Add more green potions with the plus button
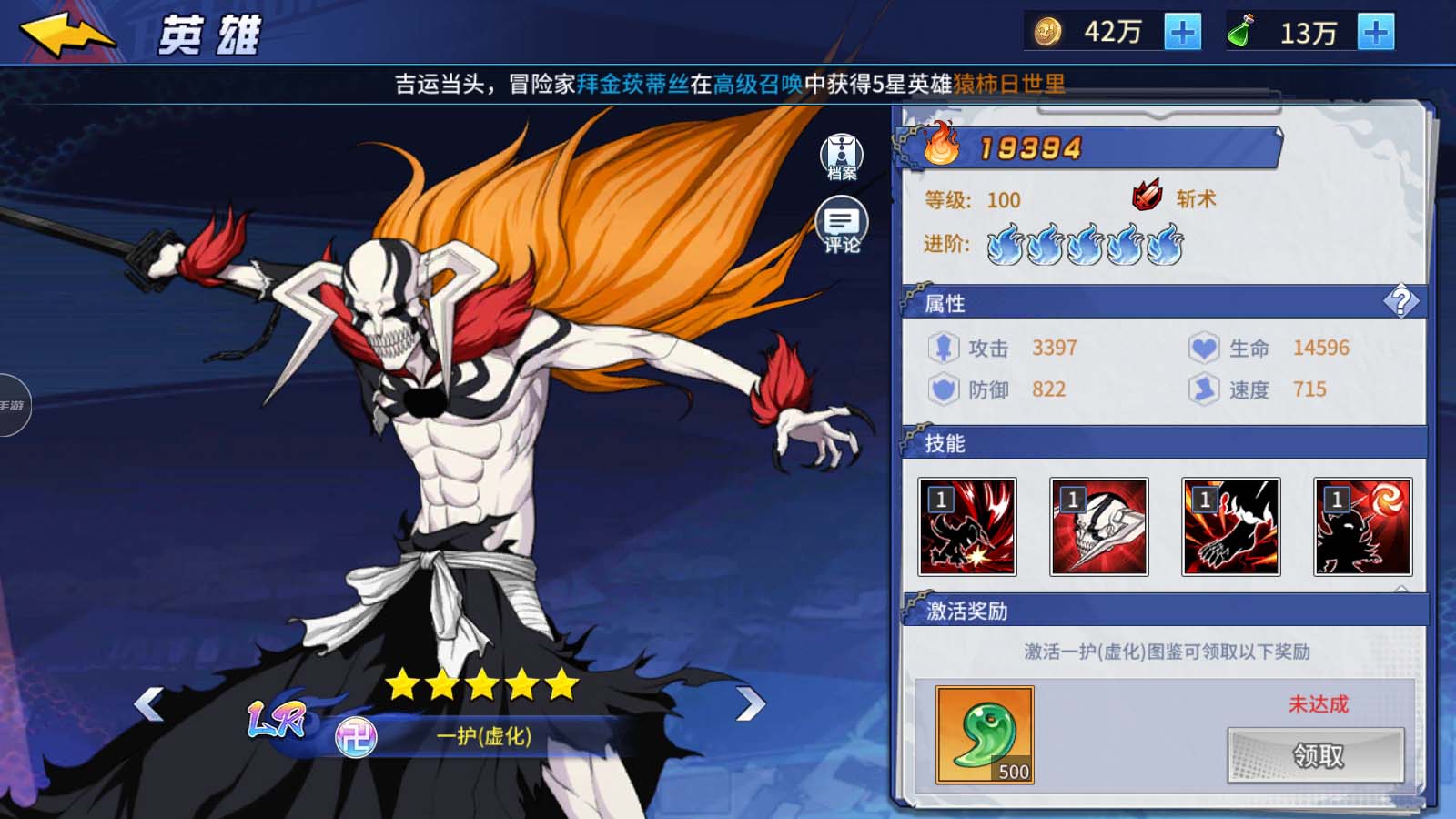The width and height of the screenshot is (1456, 819). [1375, 33]
